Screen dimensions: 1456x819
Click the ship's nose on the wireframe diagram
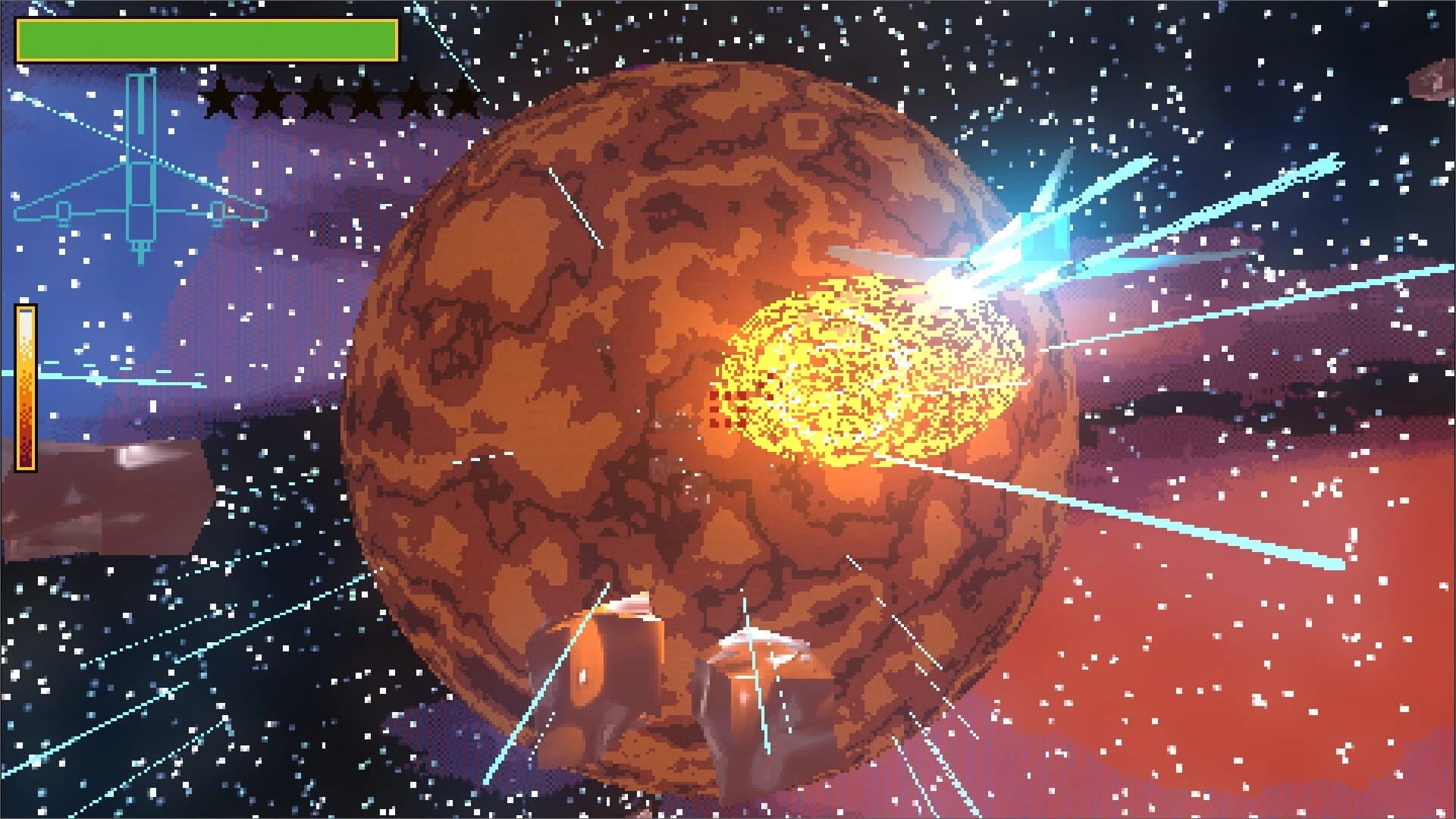140,83
